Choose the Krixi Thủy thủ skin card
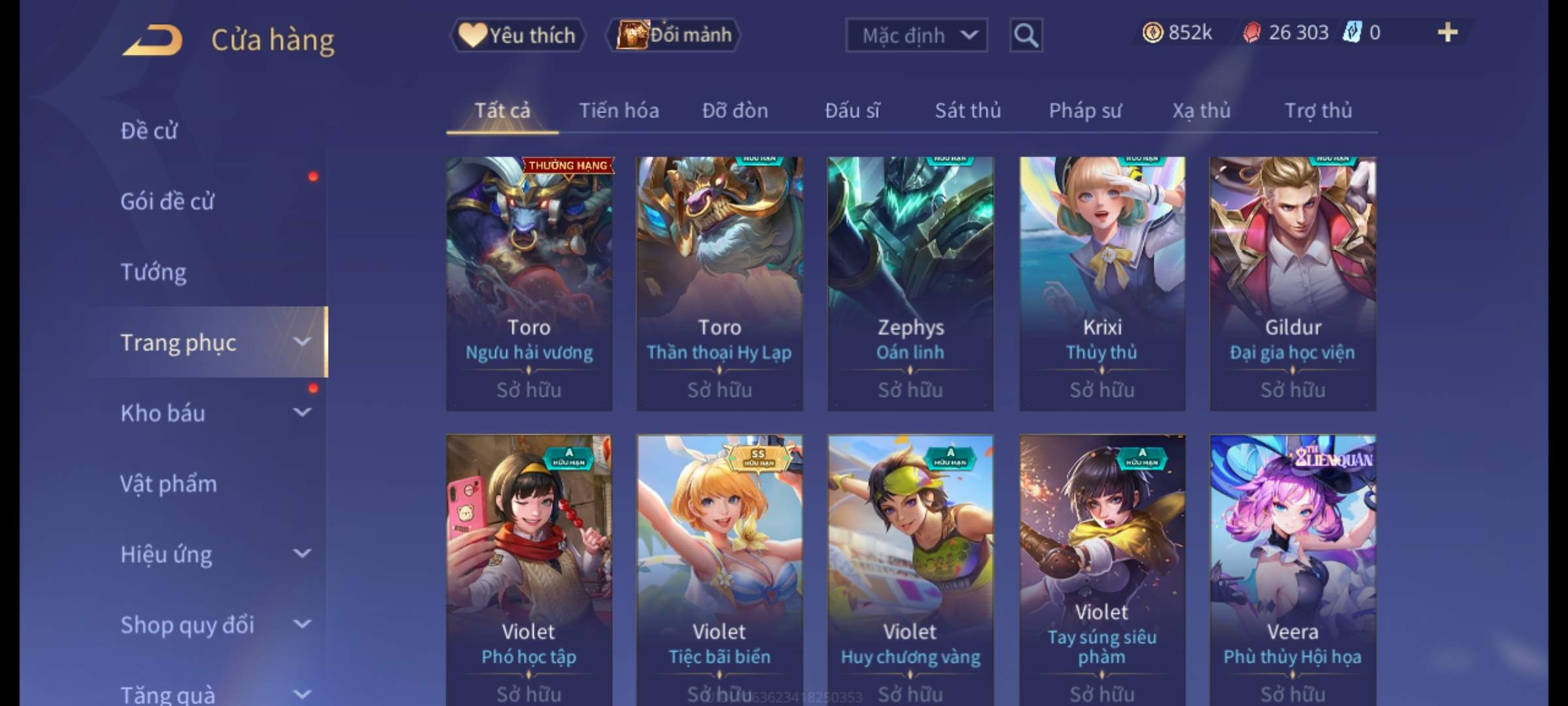This screenshot has height=706, width=1568. coord(1102,282)
